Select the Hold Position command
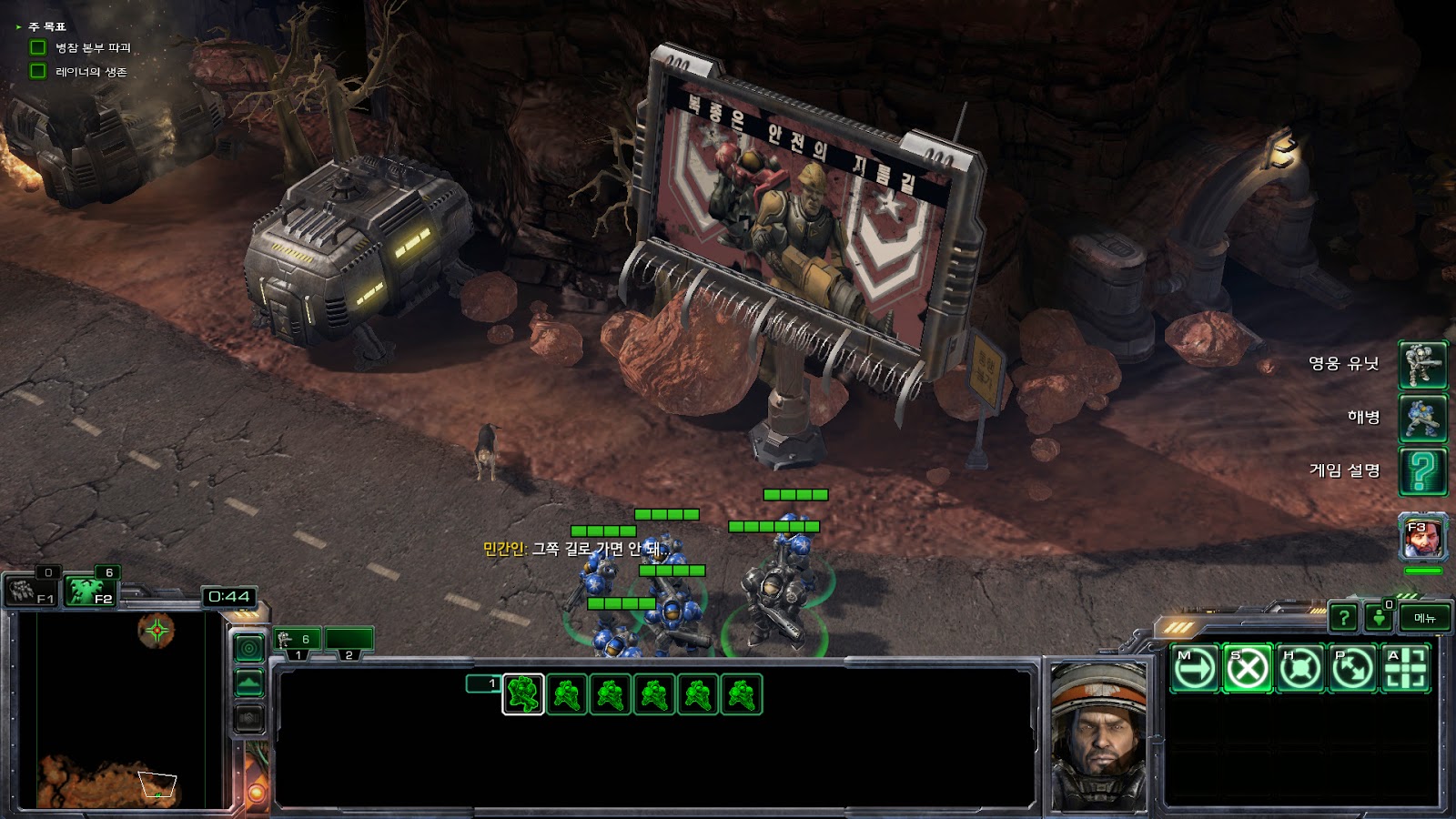 point(1299,670)
